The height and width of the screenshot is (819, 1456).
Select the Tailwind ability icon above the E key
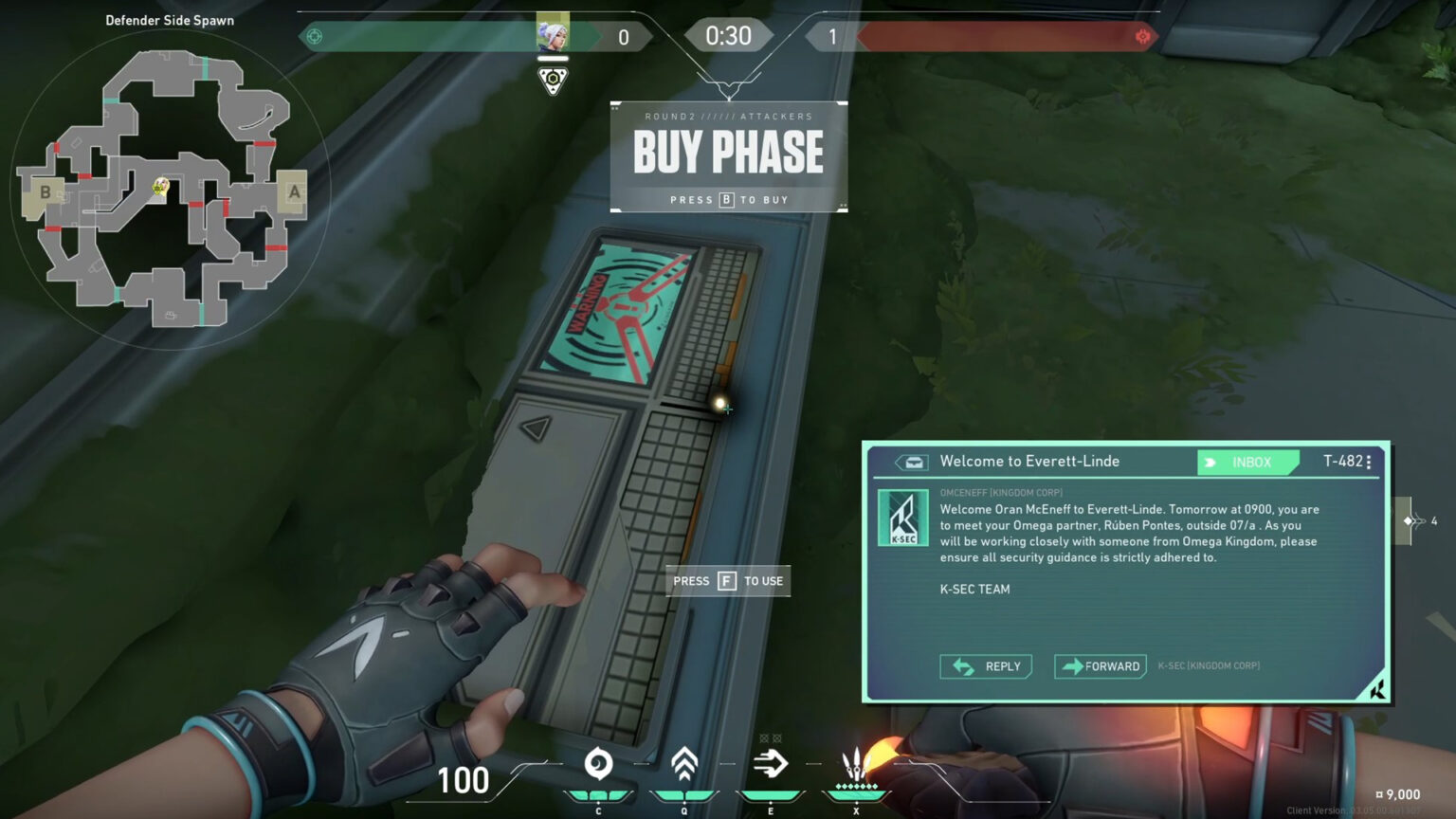(x=772, y=764)
